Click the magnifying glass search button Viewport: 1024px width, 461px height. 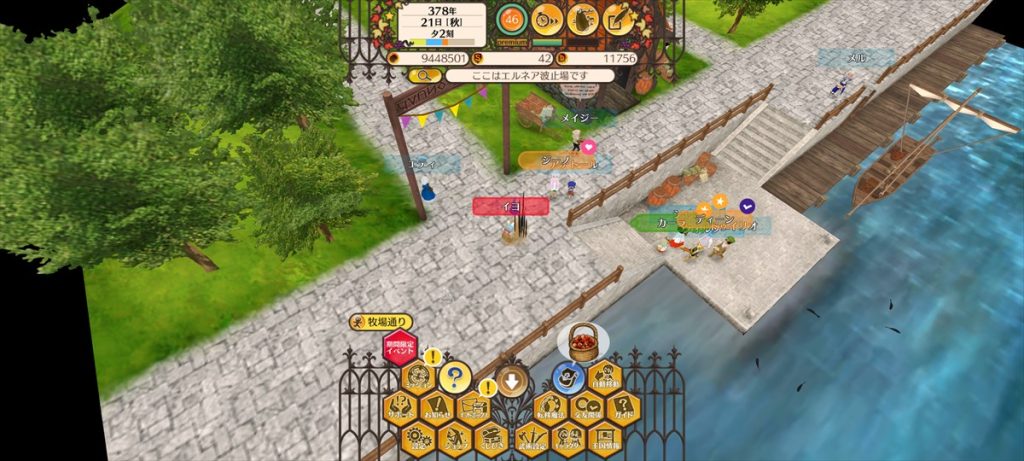click(x=424, y=75)
